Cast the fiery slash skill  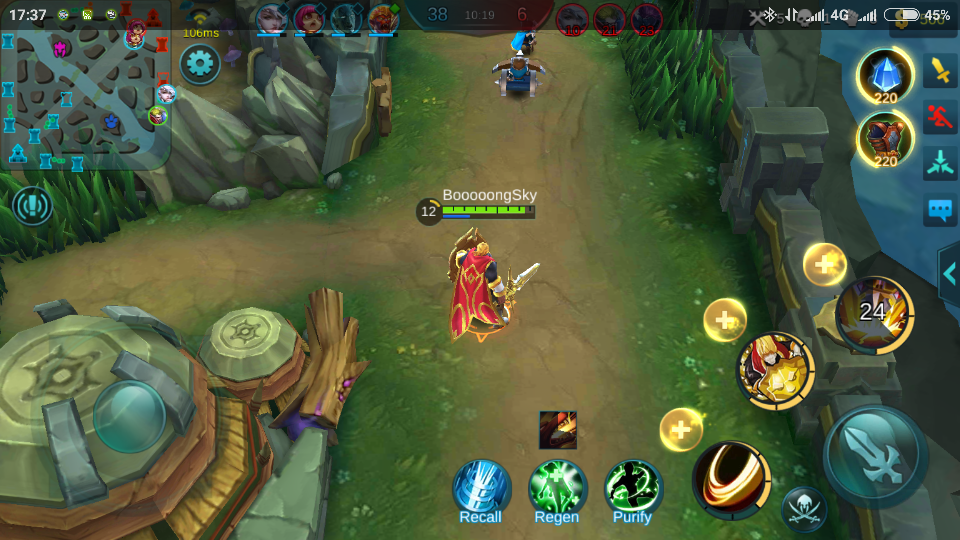pos(731,480)
